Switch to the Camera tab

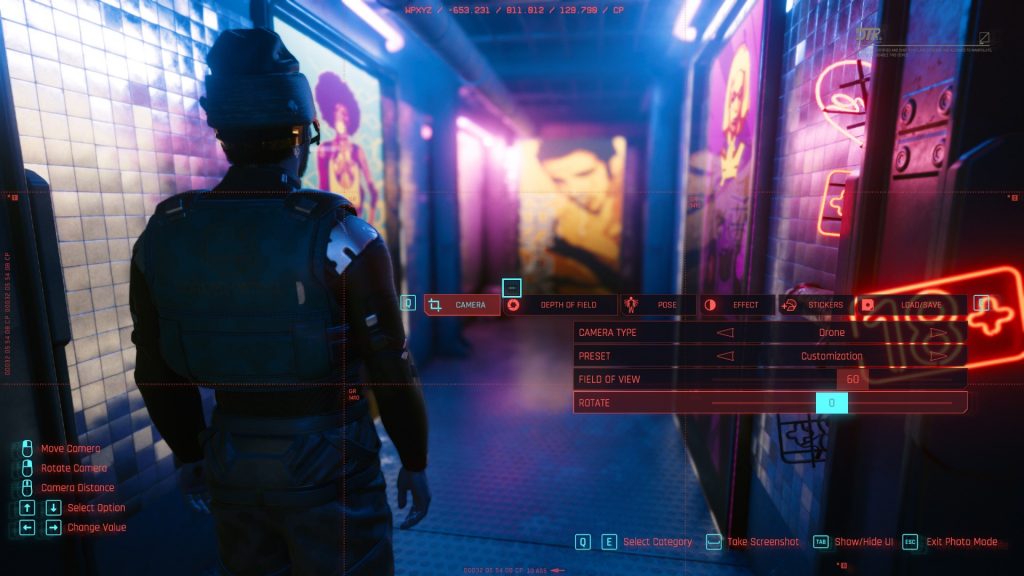[x=462, y=305]
